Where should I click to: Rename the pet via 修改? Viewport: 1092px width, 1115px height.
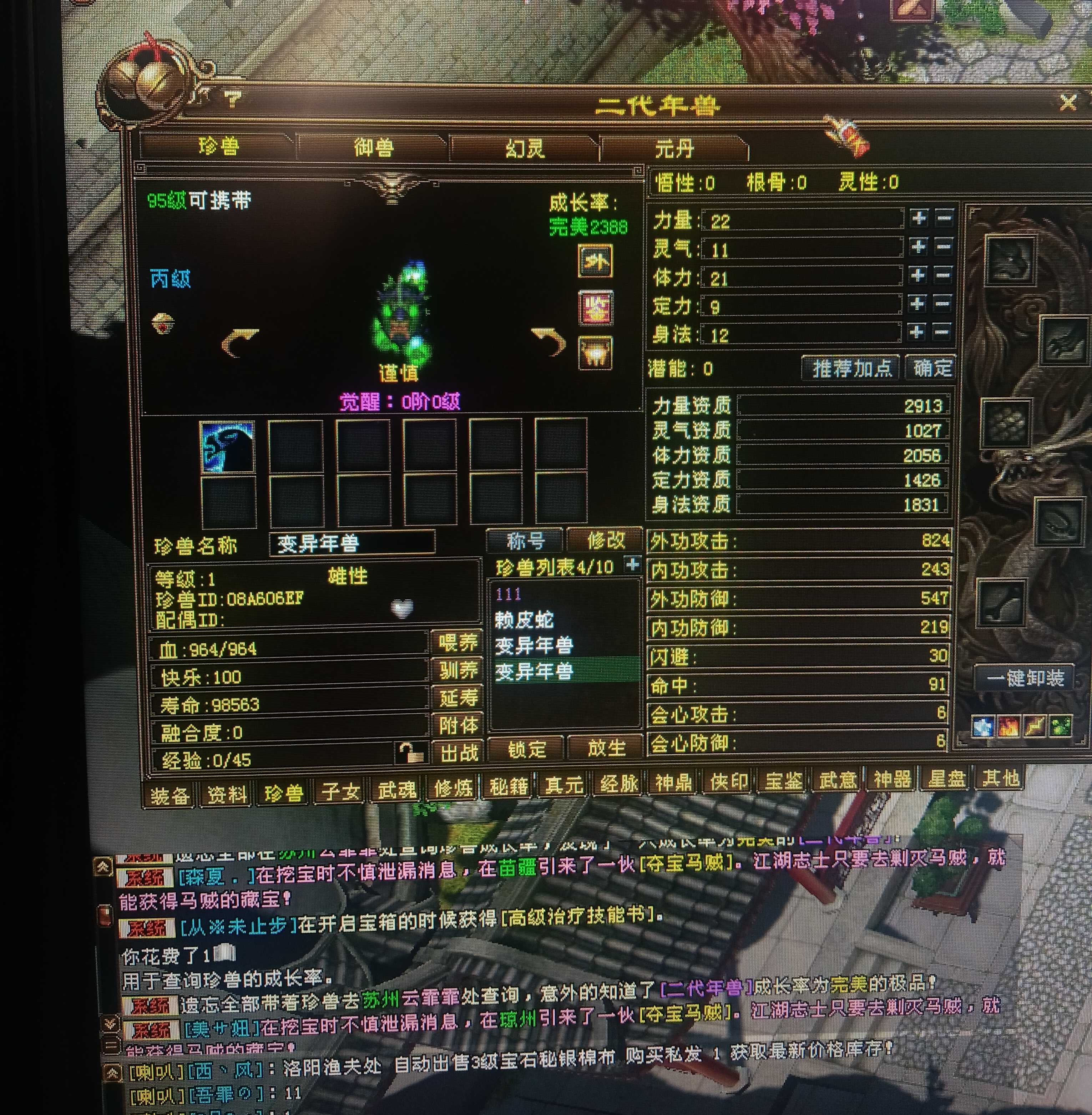tap(606, 540)
